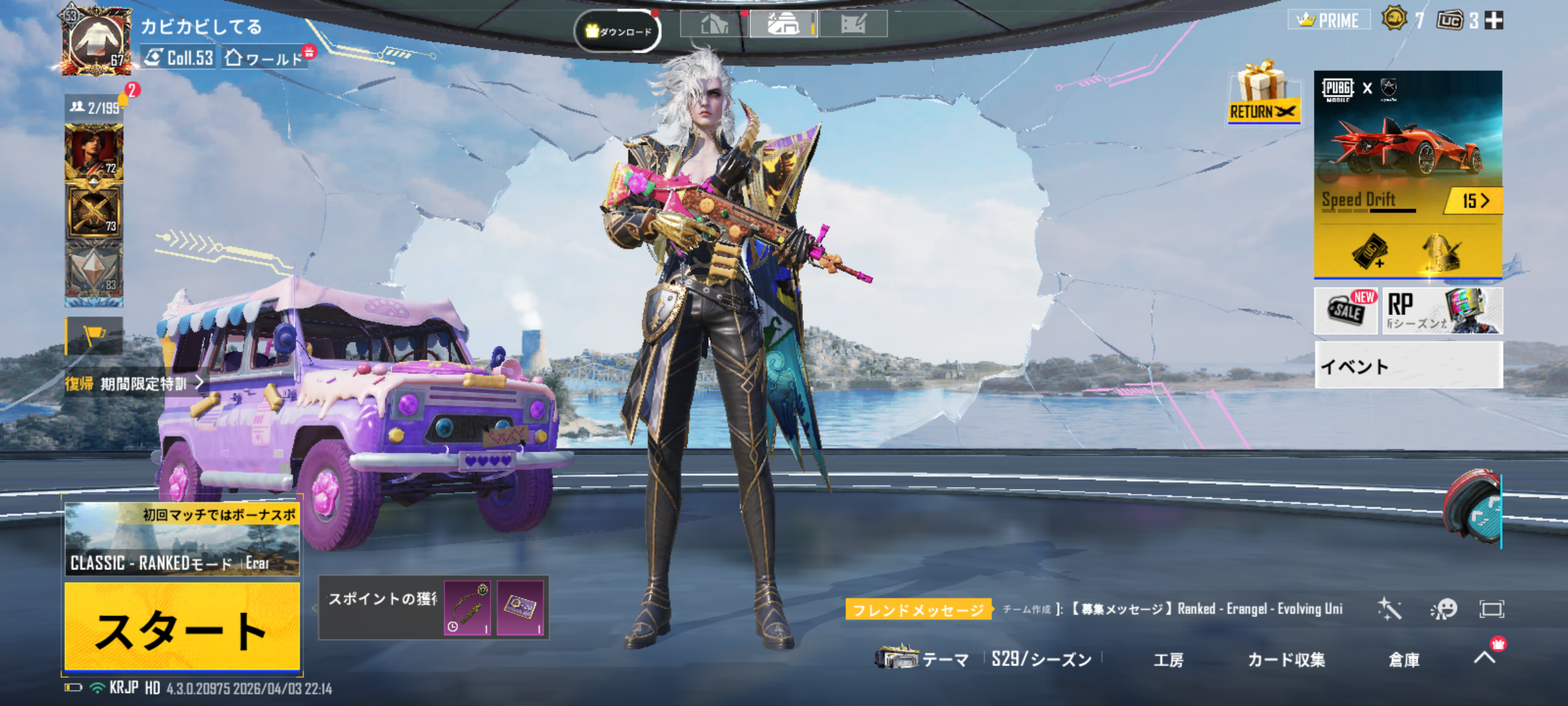Image resolution: width=1568 pixels, height=706 pixels.
Task: Open the ワールド world home button
Action: (x=265, y=58)
